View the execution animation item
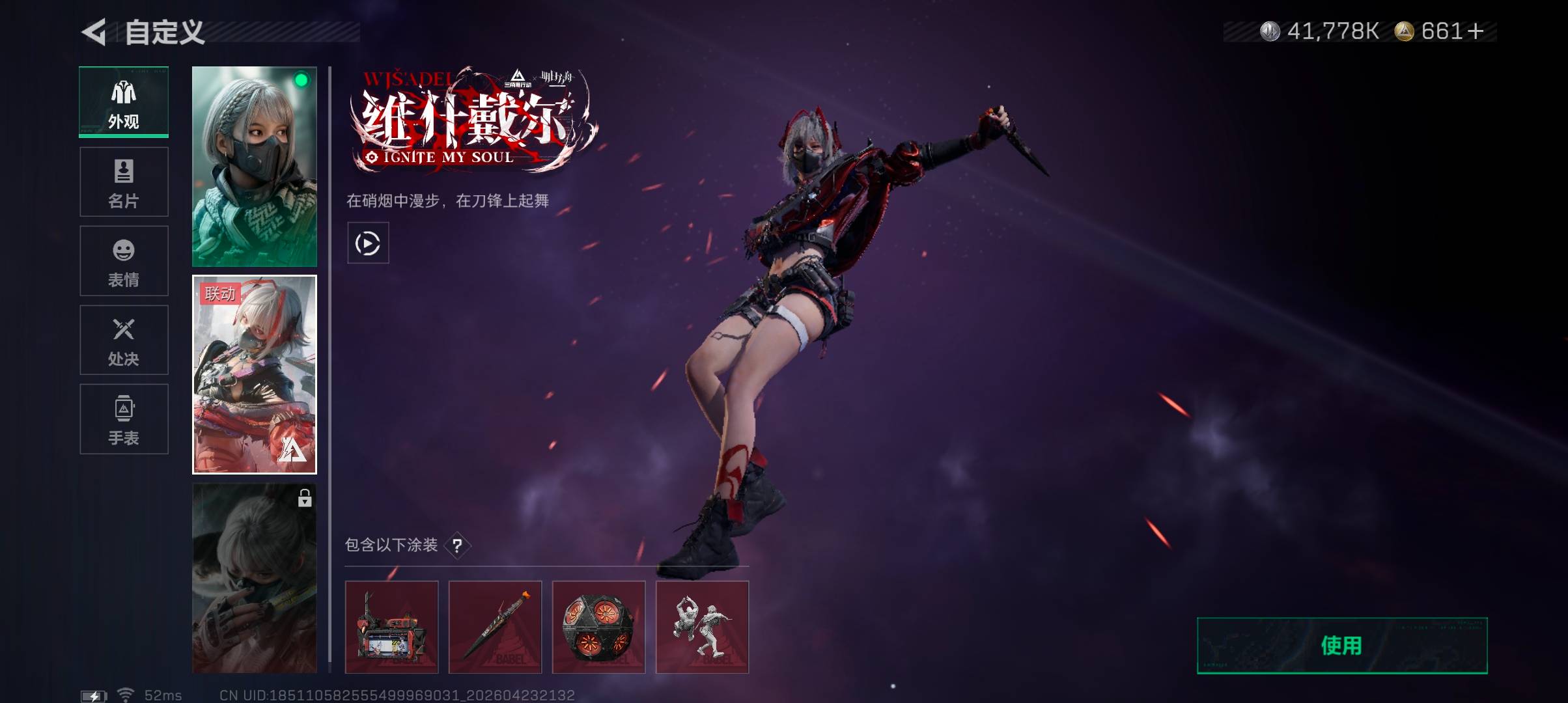 702,627
